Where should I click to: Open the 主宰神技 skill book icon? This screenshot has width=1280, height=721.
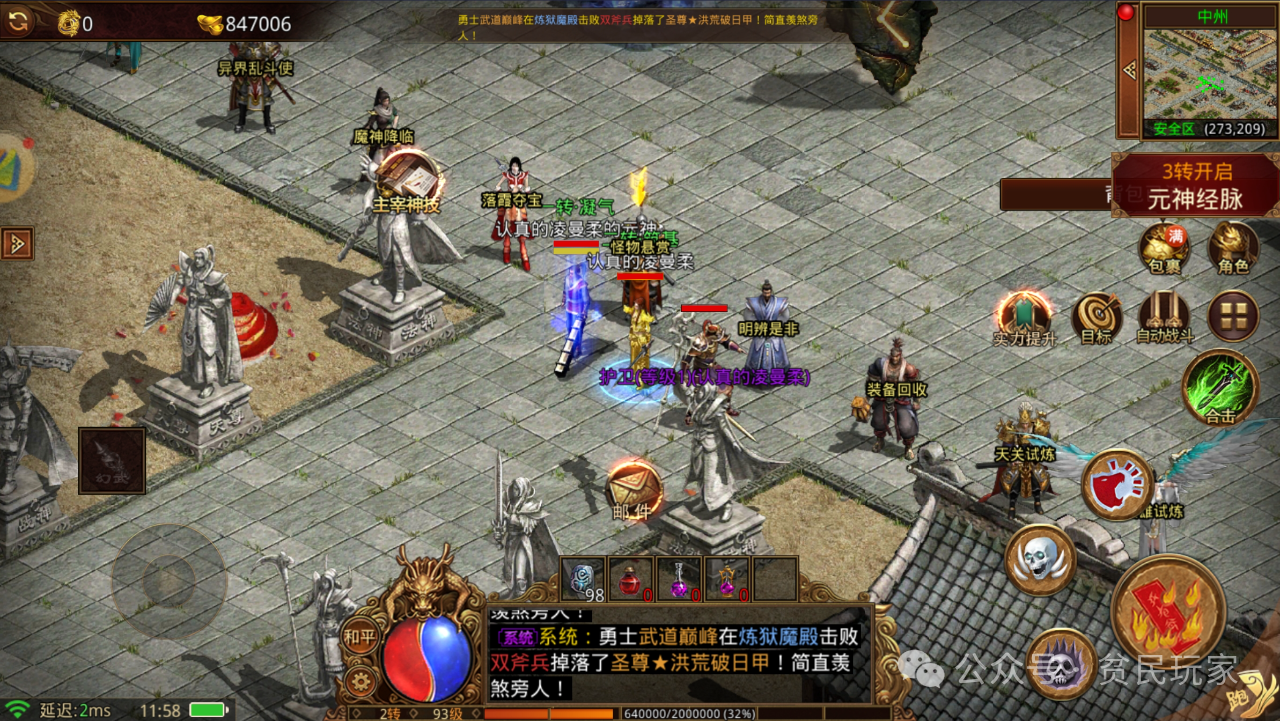coord(408,181)
